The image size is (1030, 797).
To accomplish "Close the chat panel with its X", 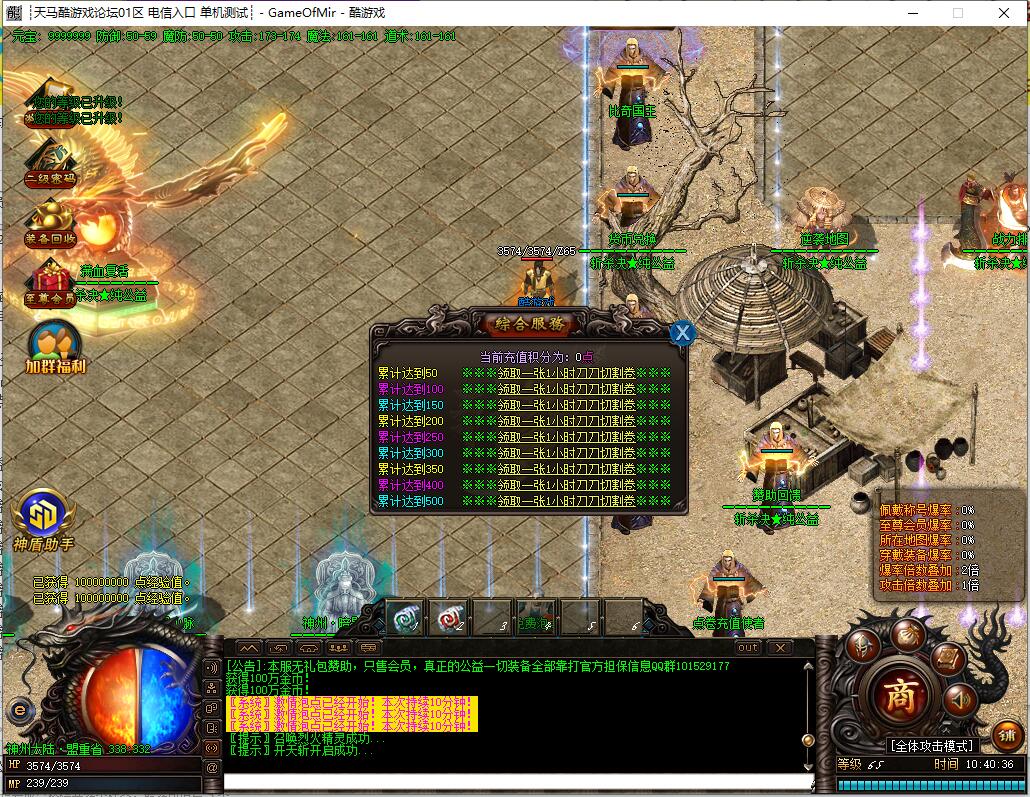I will click(x=779, y=648).
